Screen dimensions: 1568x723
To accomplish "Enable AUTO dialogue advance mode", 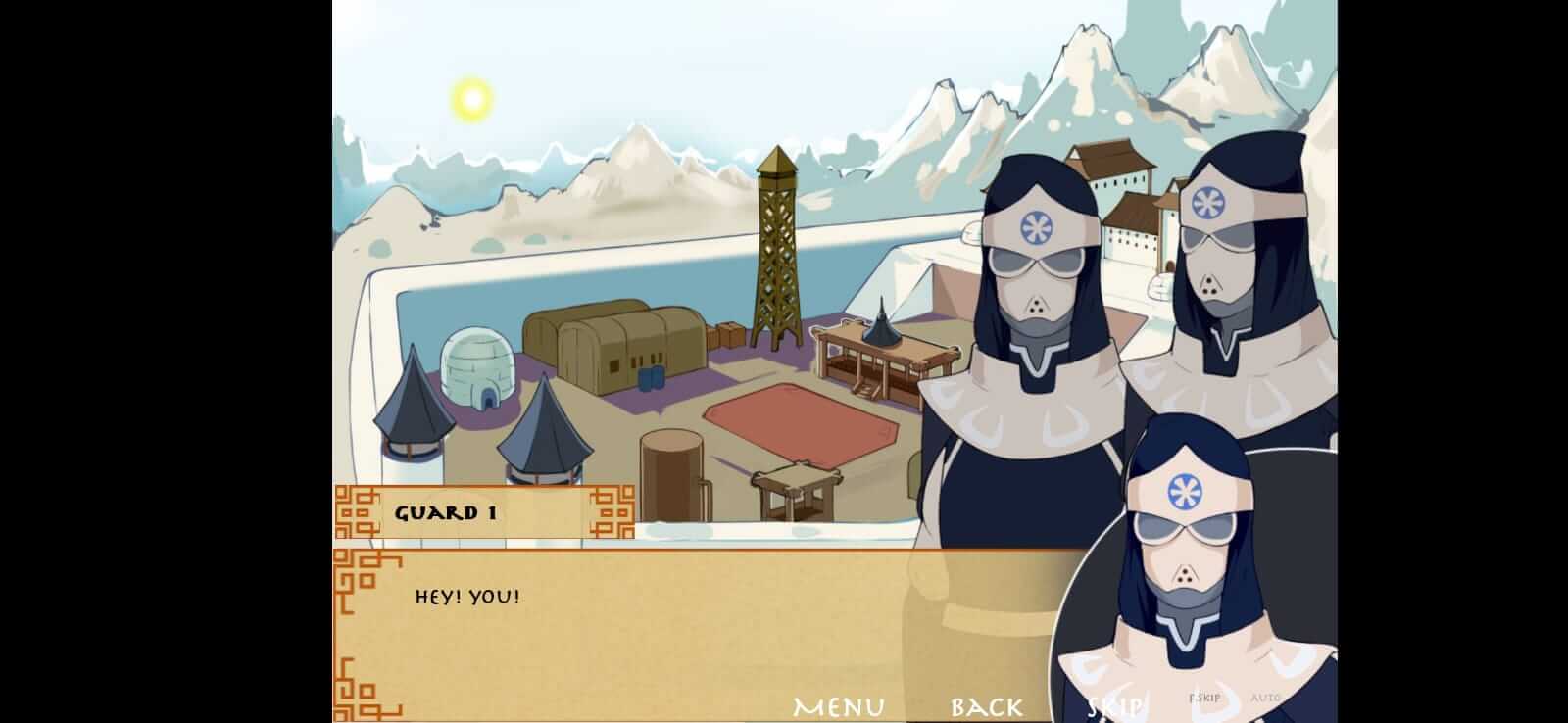I will point(1266,697).
